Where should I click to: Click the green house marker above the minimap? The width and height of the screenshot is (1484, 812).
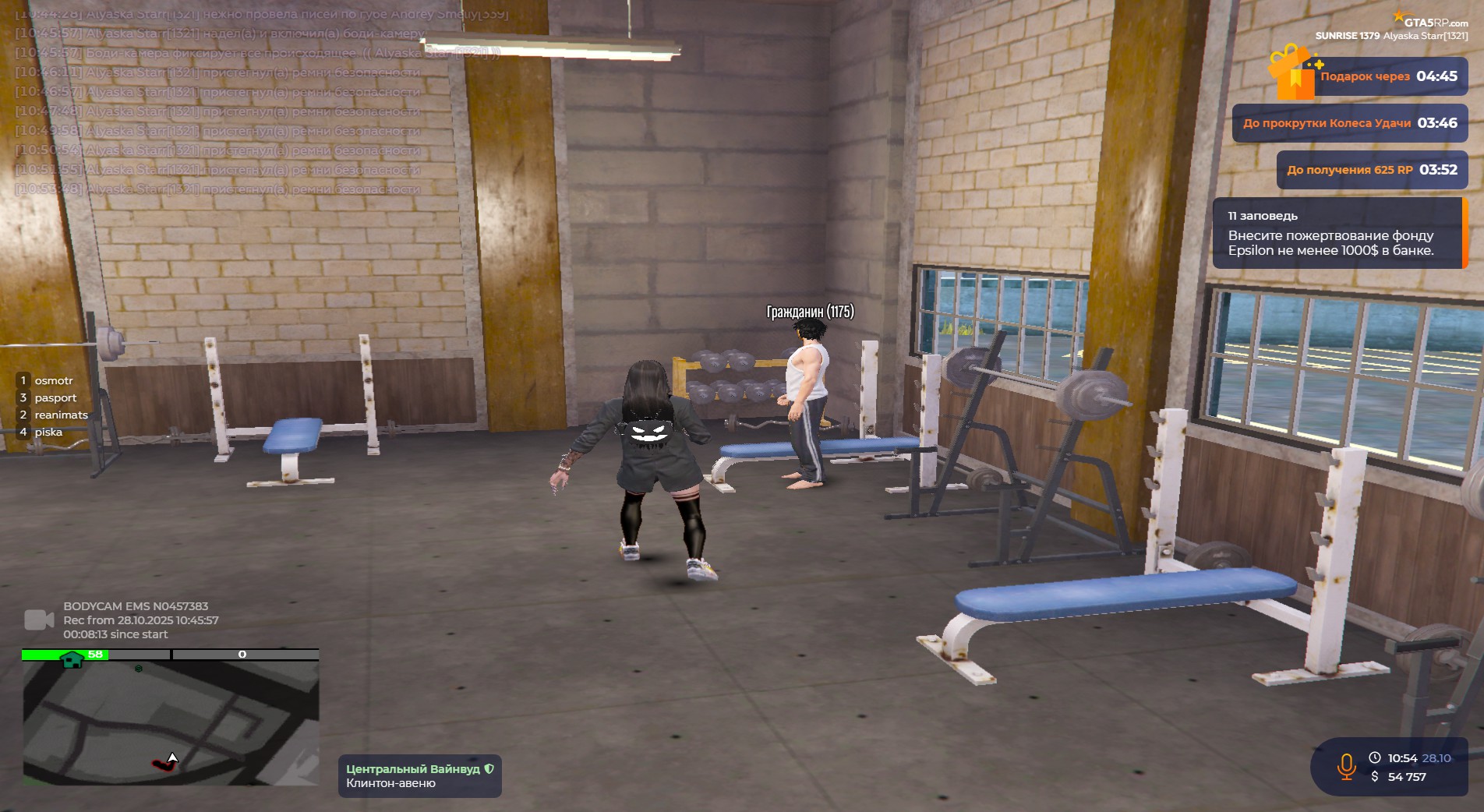(72, 659)
